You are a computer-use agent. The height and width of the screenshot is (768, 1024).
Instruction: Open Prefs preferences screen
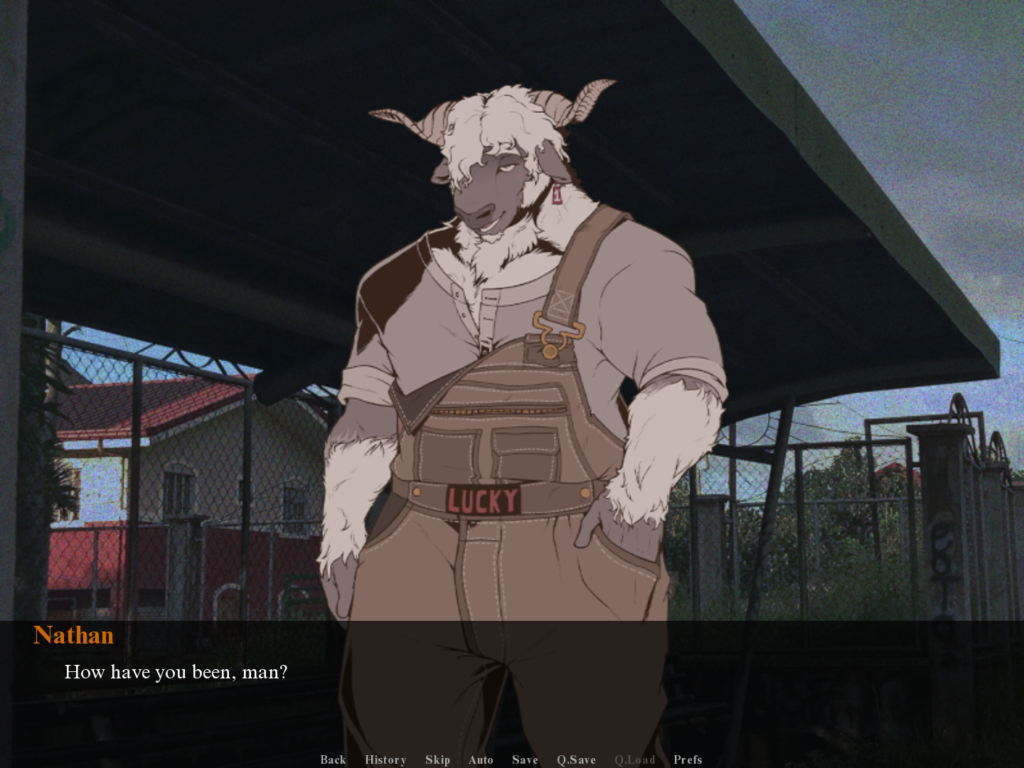tap(687, 760)
